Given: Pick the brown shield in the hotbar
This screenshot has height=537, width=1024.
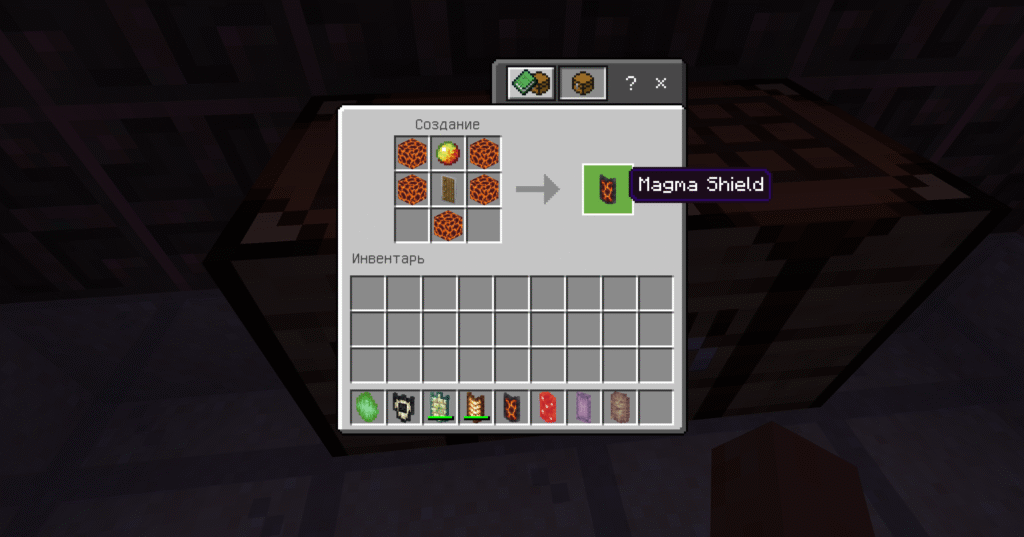Looking at the screenshot, I should tap(620, 407).
